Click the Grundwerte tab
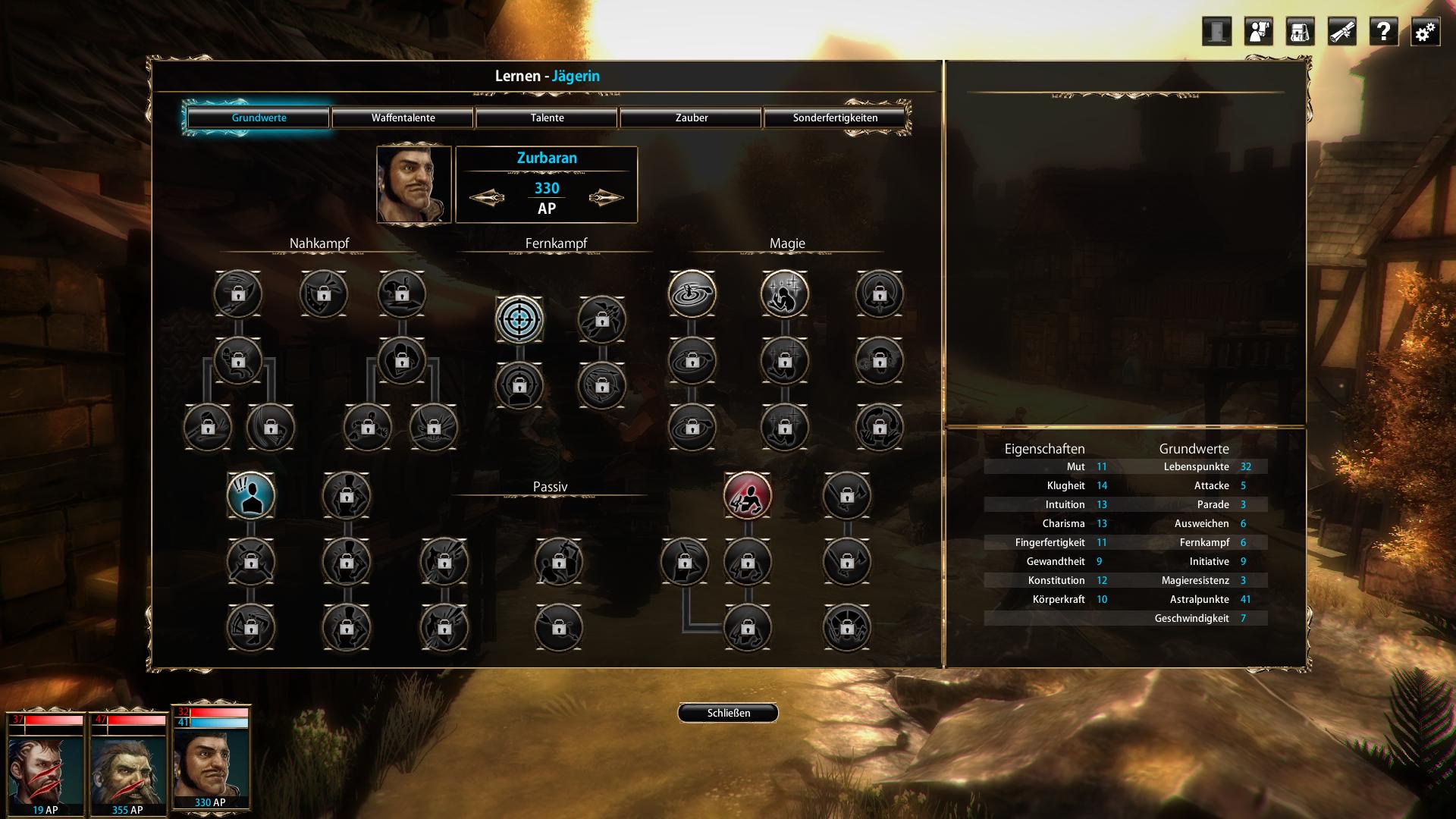This screenshot has height=819, width=1456. [x=259, y=118]
